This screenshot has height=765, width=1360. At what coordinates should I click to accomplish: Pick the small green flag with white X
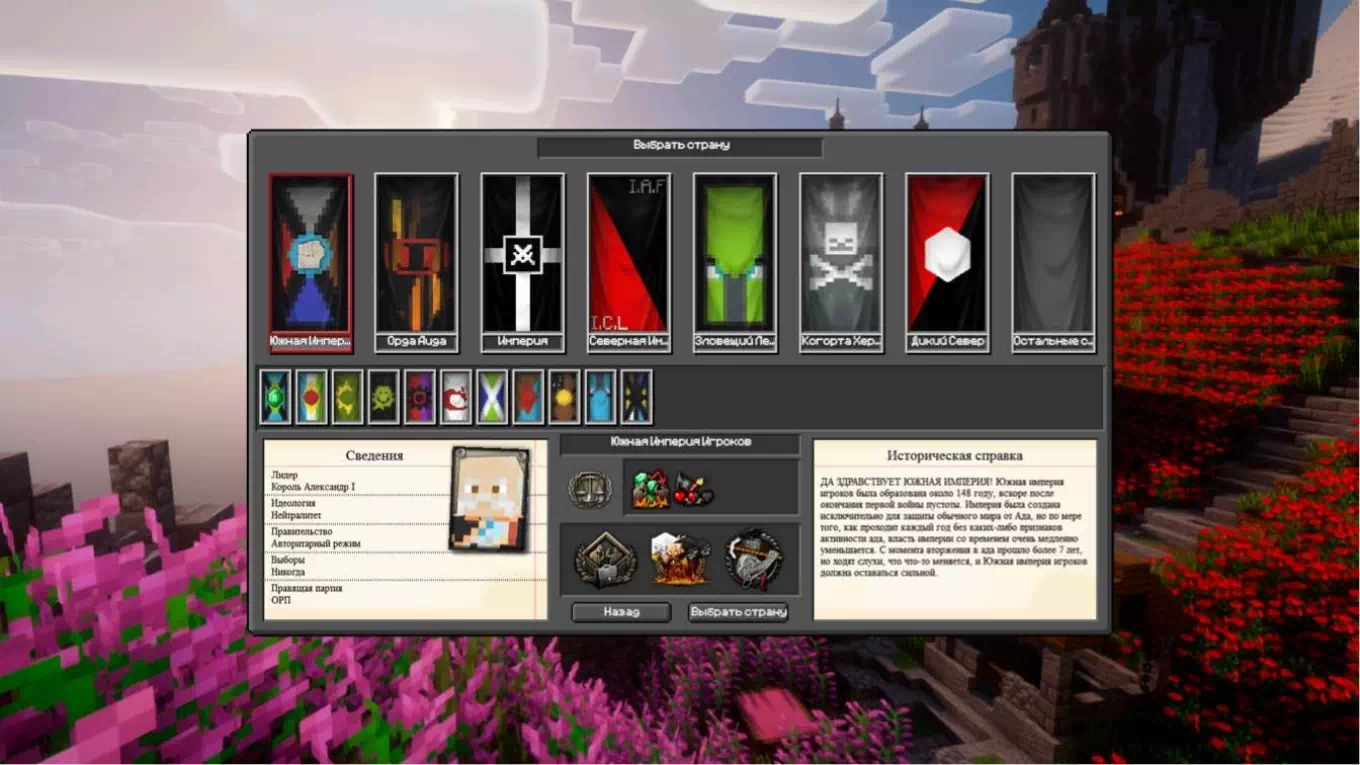pos(492,397)
